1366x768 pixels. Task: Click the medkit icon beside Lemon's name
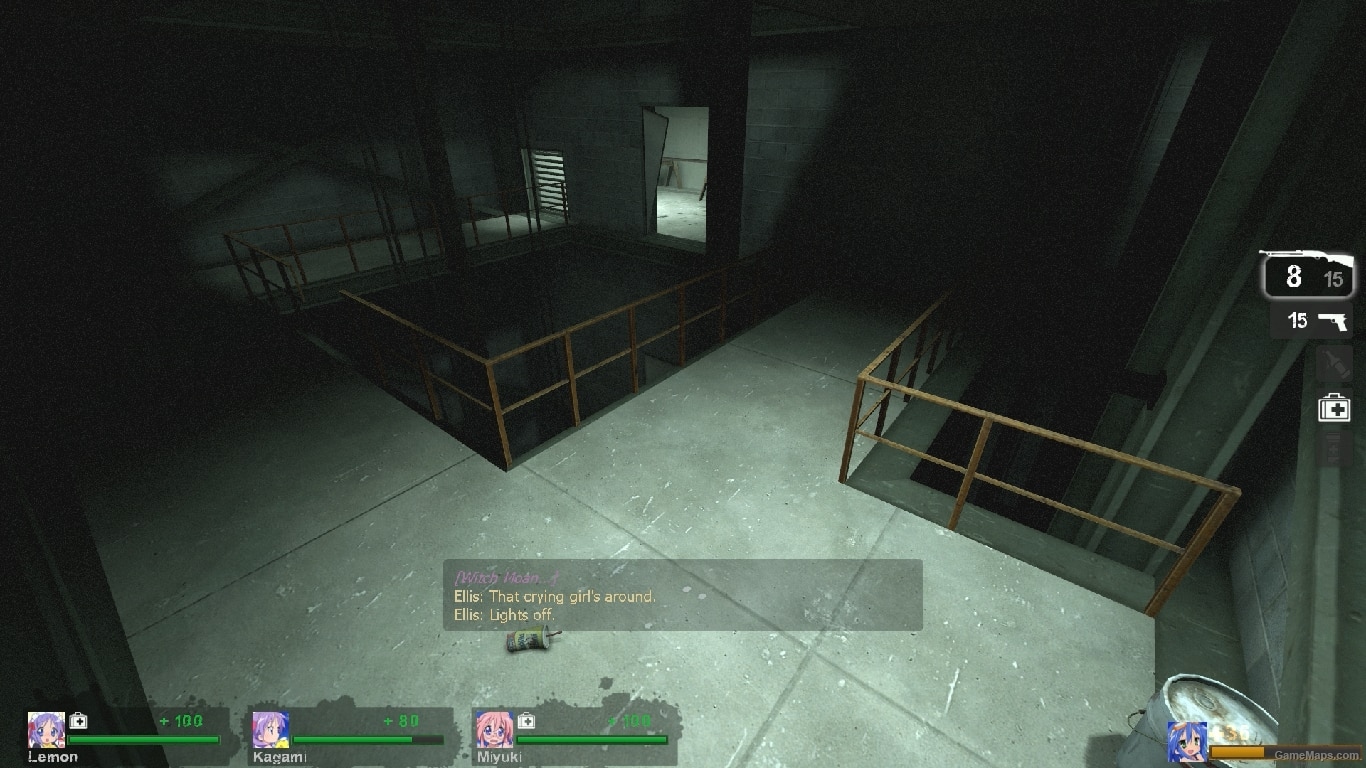pyautogui.click(x=77, y=720)
